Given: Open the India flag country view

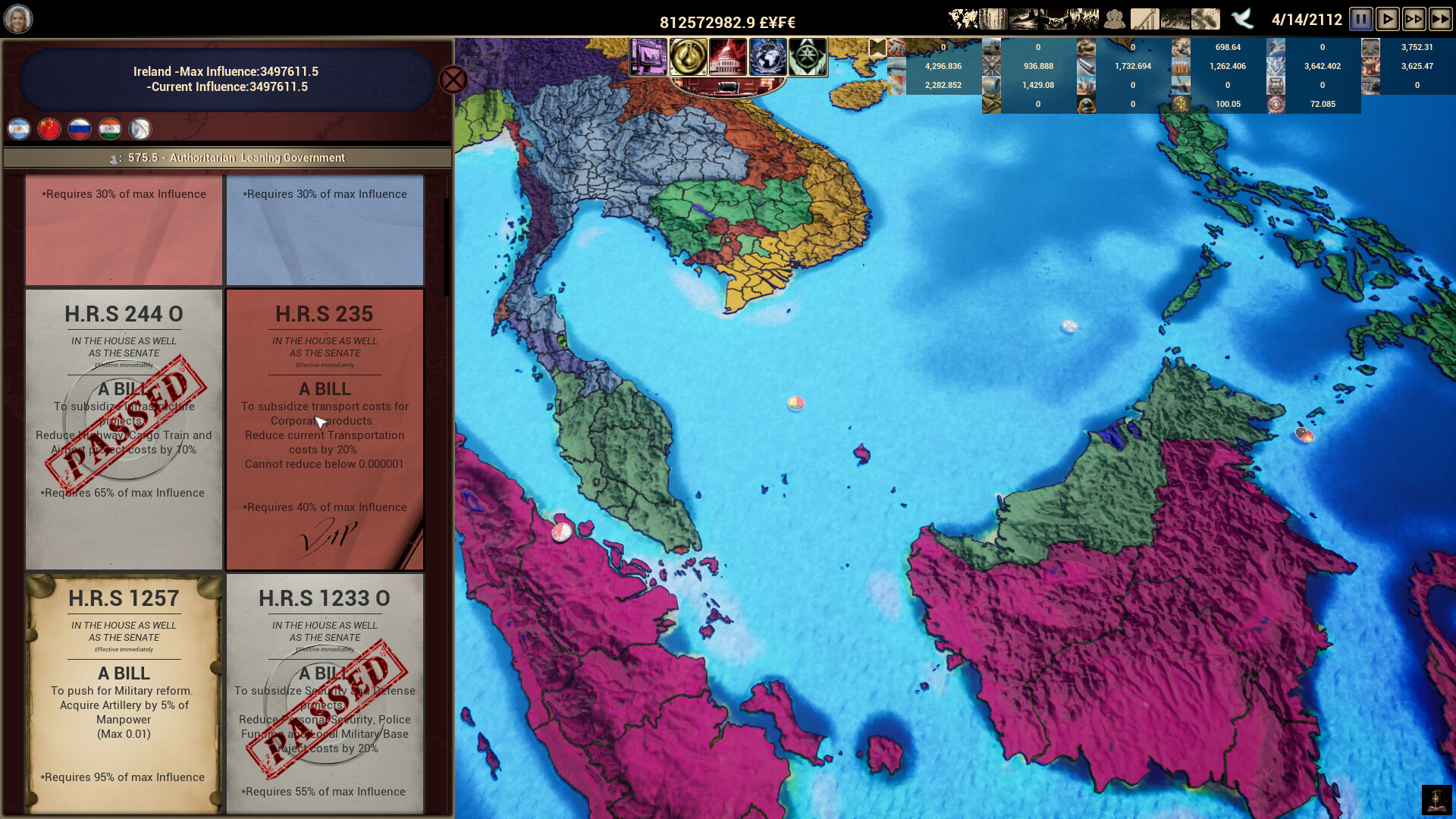Looking at the screenshot, I should (109, 129).
